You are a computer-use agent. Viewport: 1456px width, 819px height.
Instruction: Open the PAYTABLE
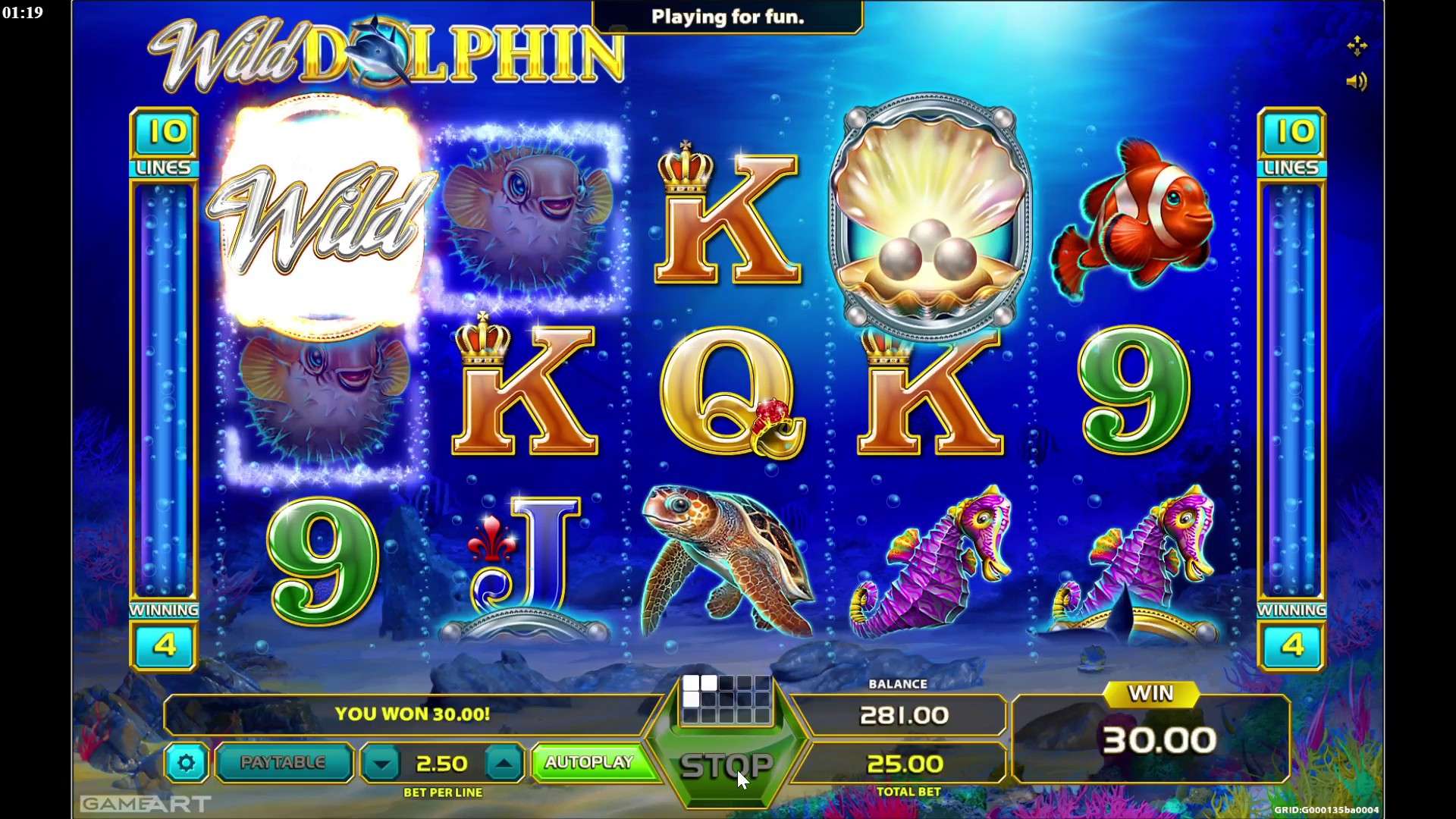(283, 763)
